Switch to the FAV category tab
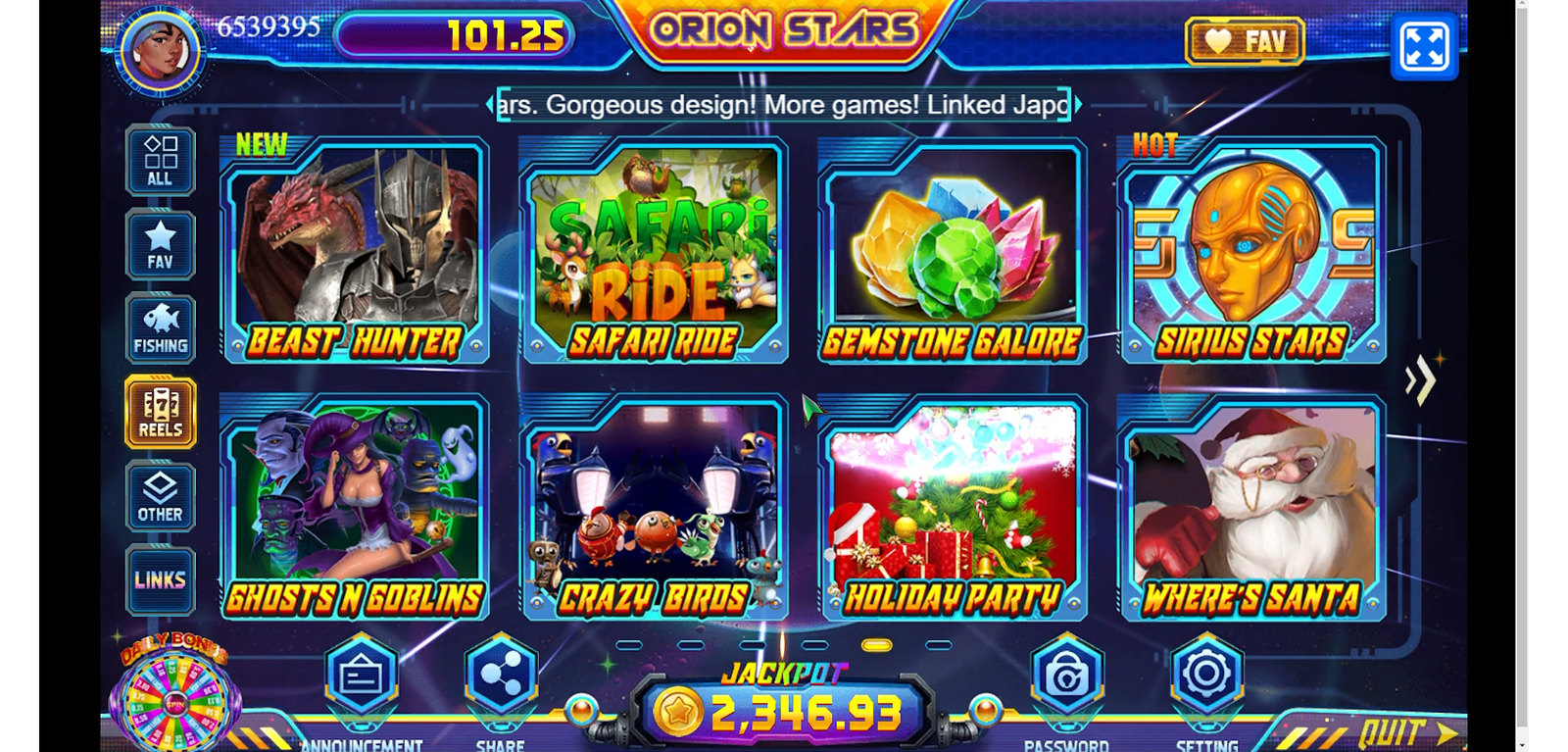The width and height of the screenshot is (1568, 752). click(160, 245)
